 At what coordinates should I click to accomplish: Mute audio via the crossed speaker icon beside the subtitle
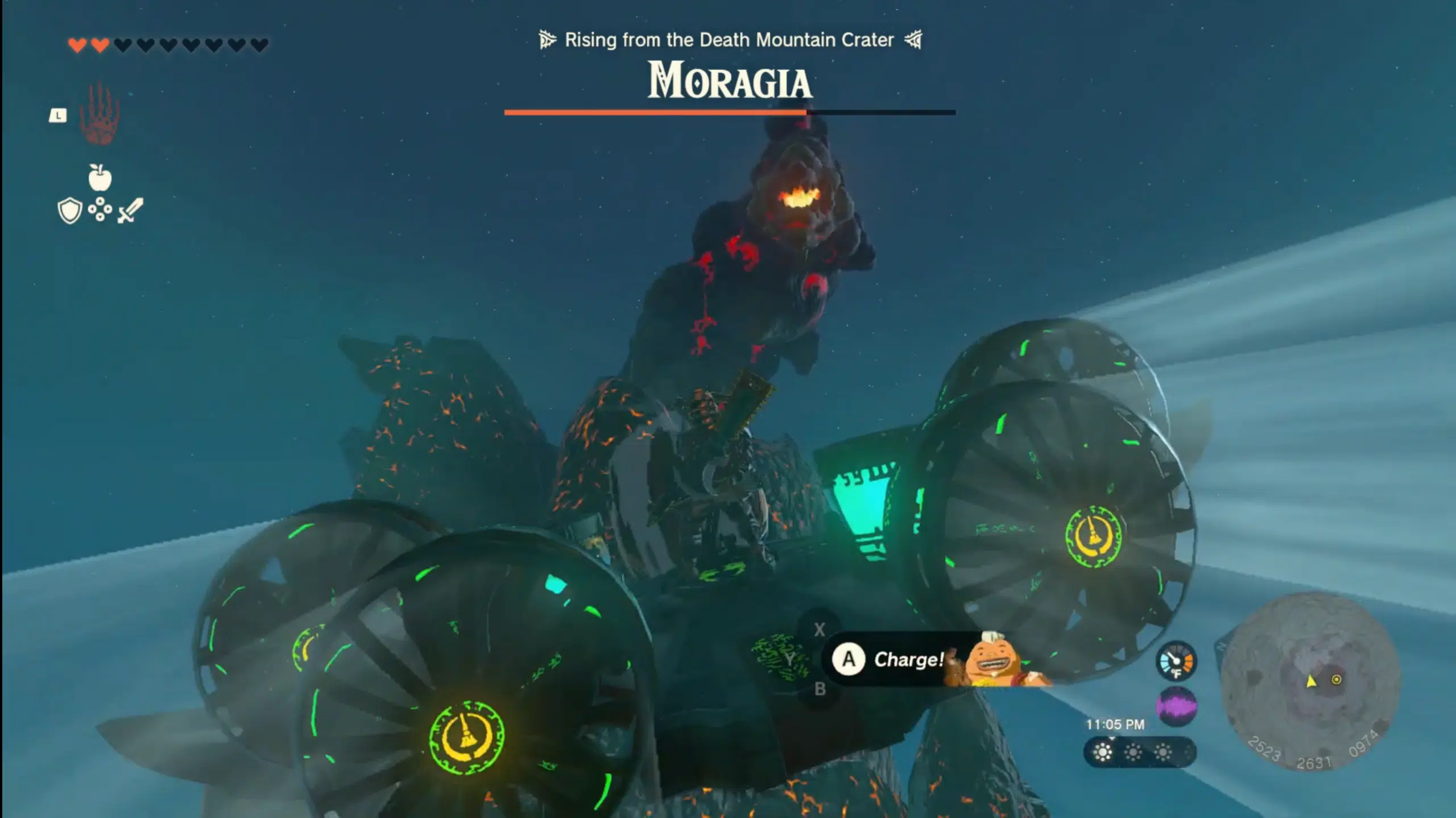point(913,40)
